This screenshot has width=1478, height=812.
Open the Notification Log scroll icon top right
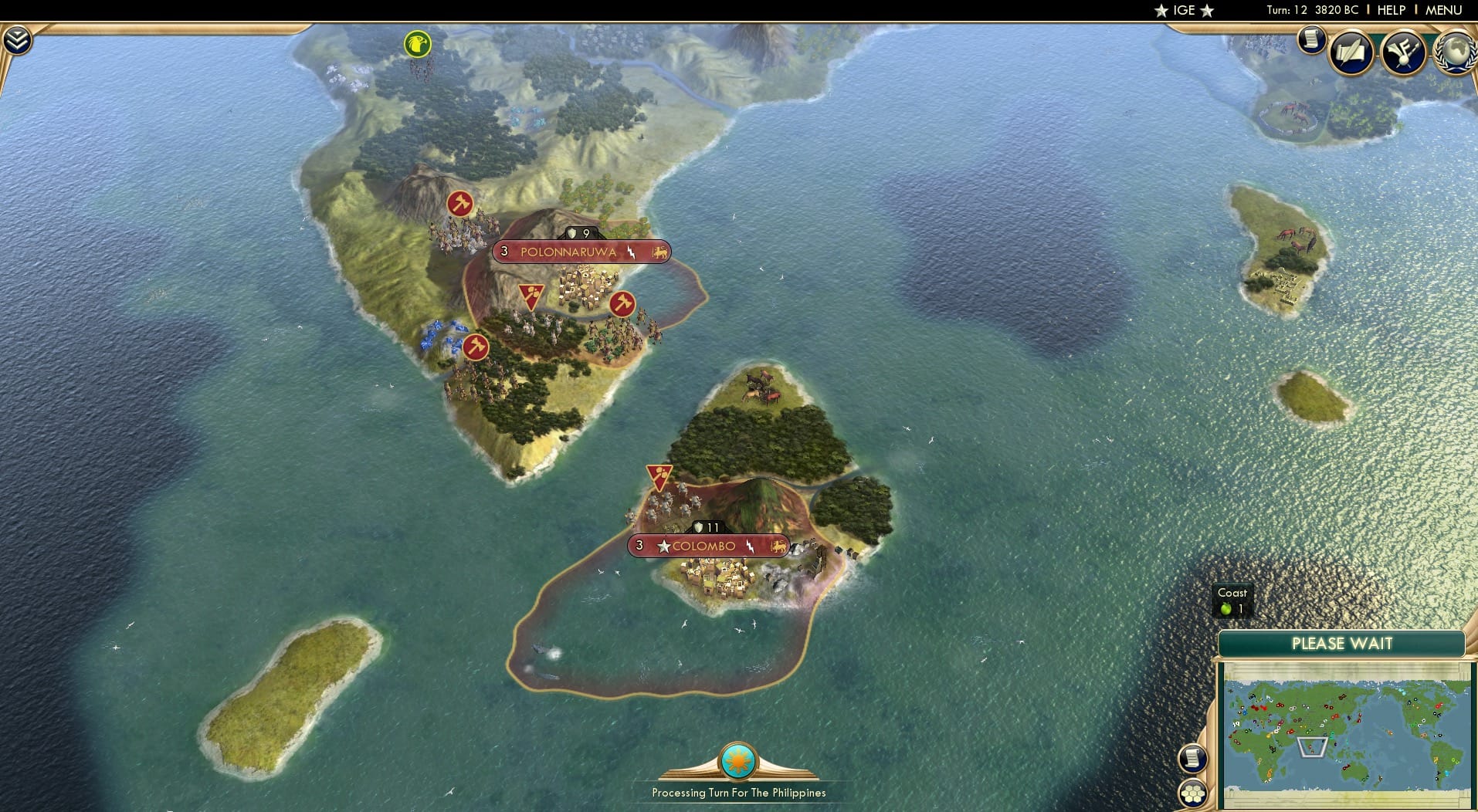coord(1311,41)
